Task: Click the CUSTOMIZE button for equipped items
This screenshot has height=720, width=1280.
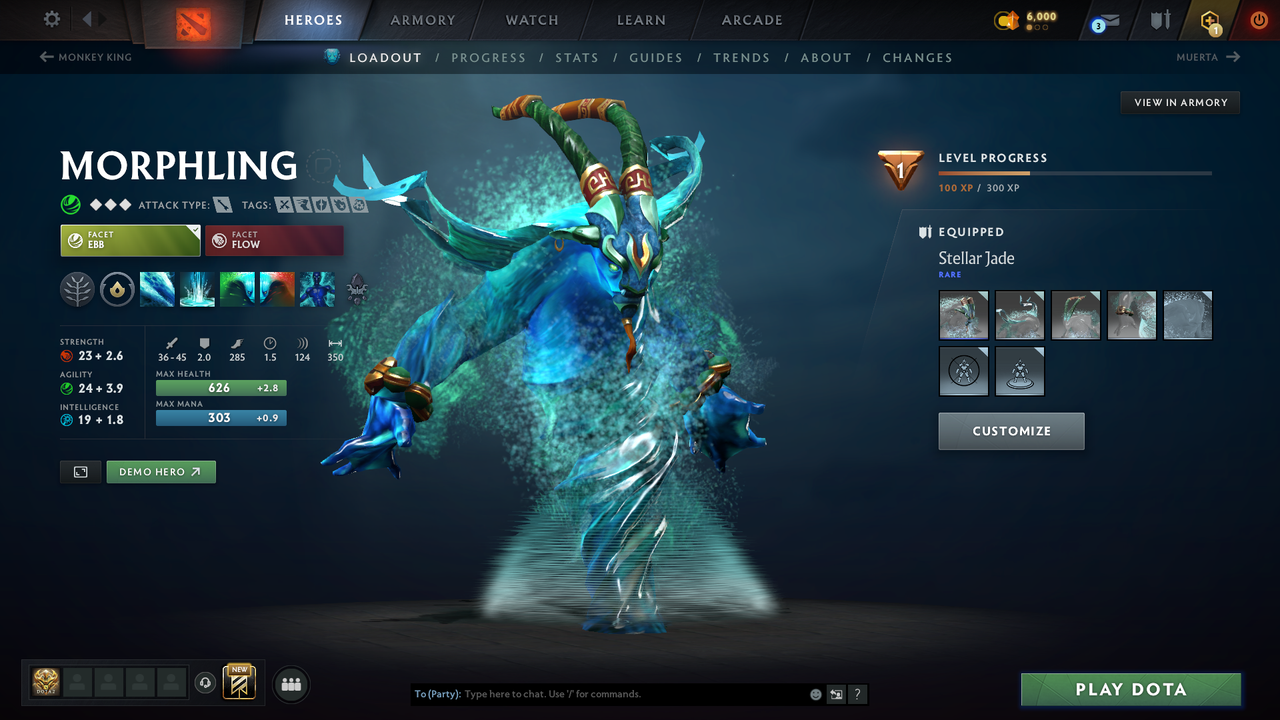Action: 1011,431
